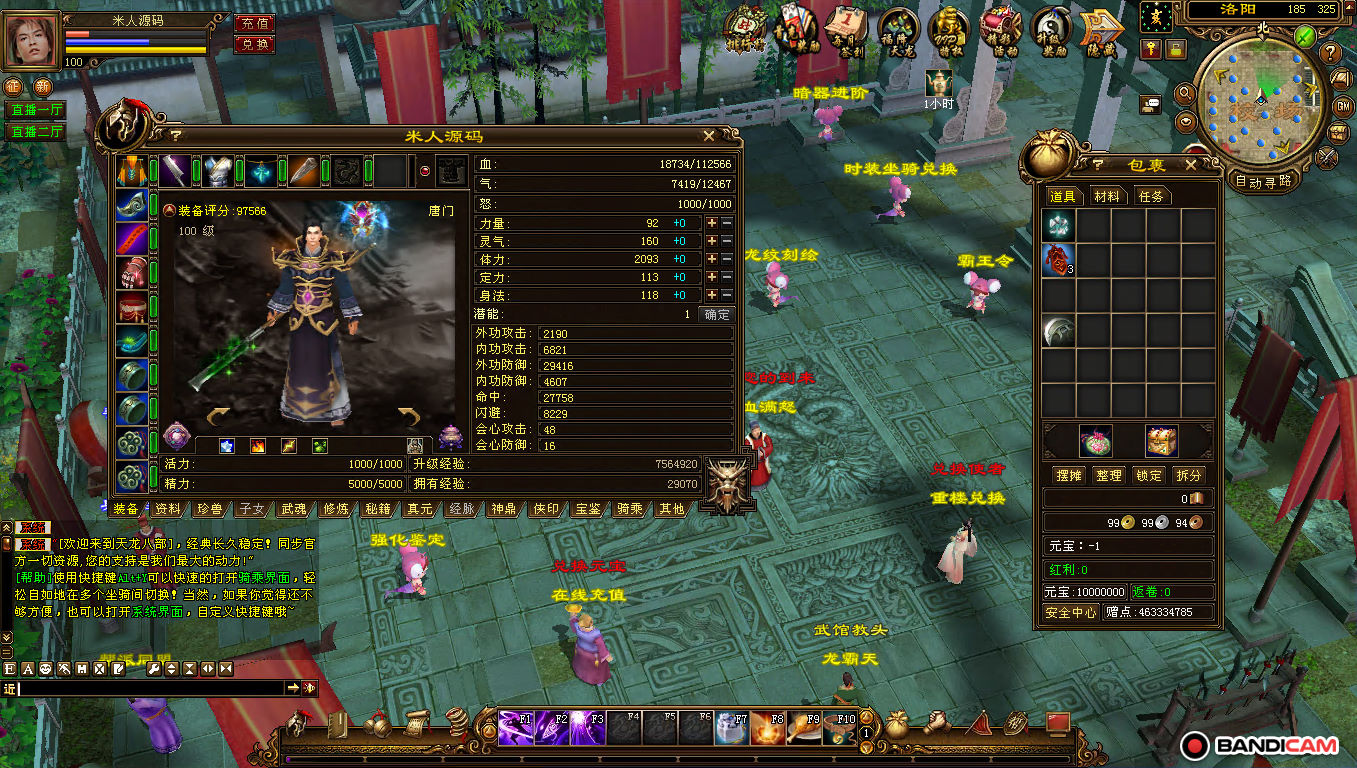This screenshot has height=768, width=1357.
Task: Activate the F1 skill on hotbar
Action: point(516,727)
